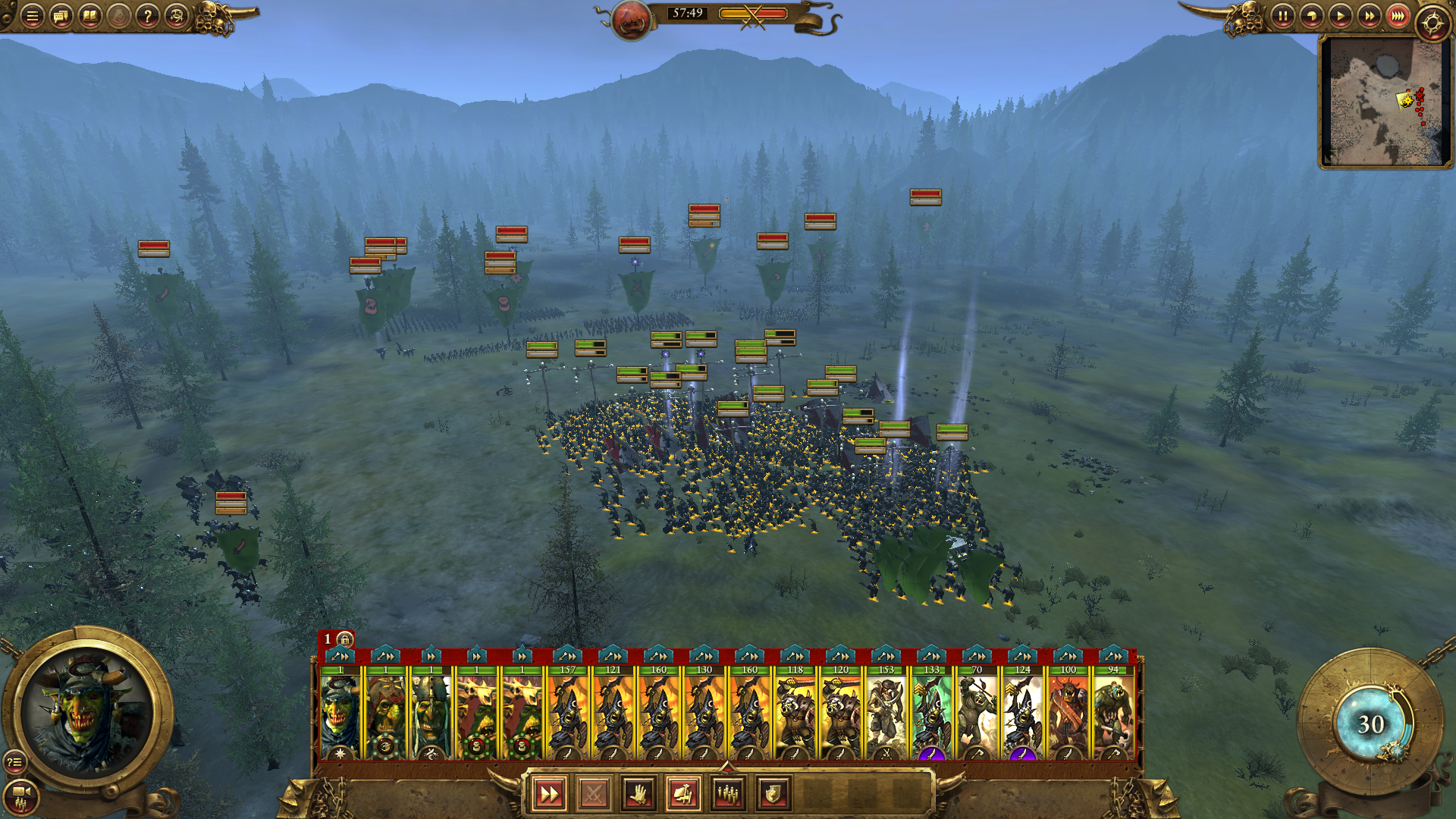Select the fastest triple-arrow battle speed
Viewport: 1456px width, 819px height.
point(1398,16)
